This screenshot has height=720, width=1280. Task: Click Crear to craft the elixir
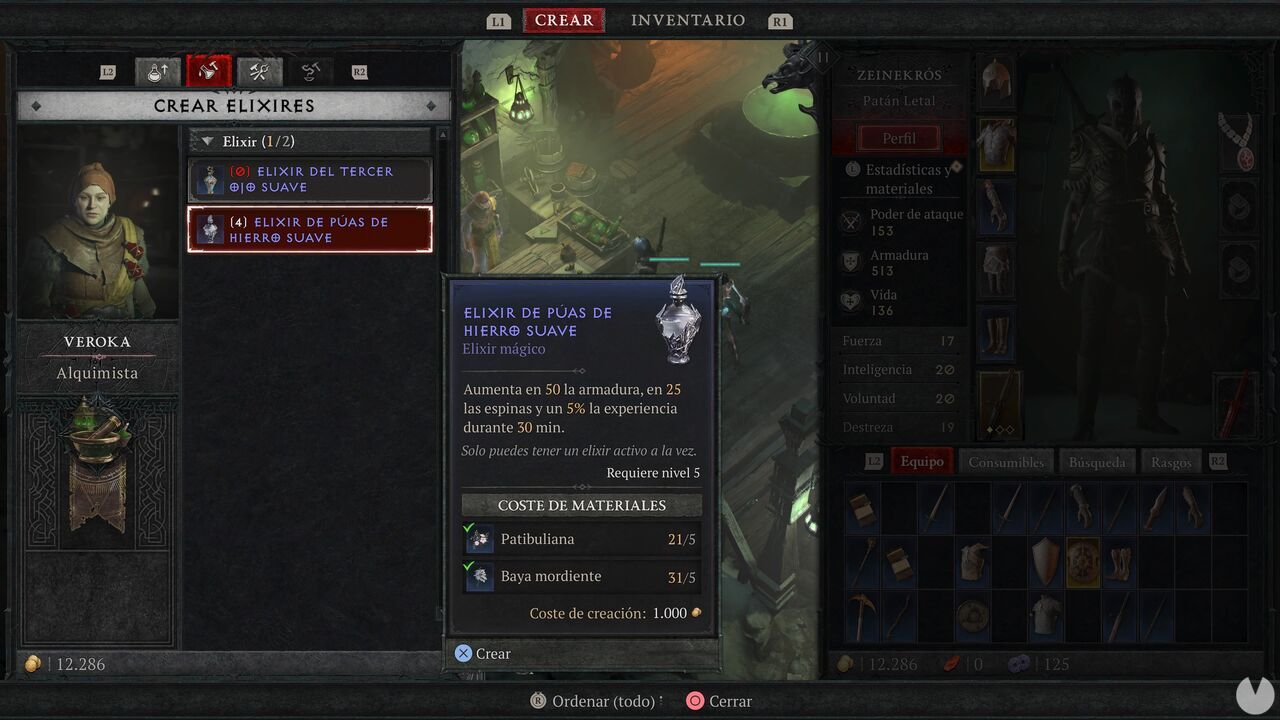click(483, 654)
